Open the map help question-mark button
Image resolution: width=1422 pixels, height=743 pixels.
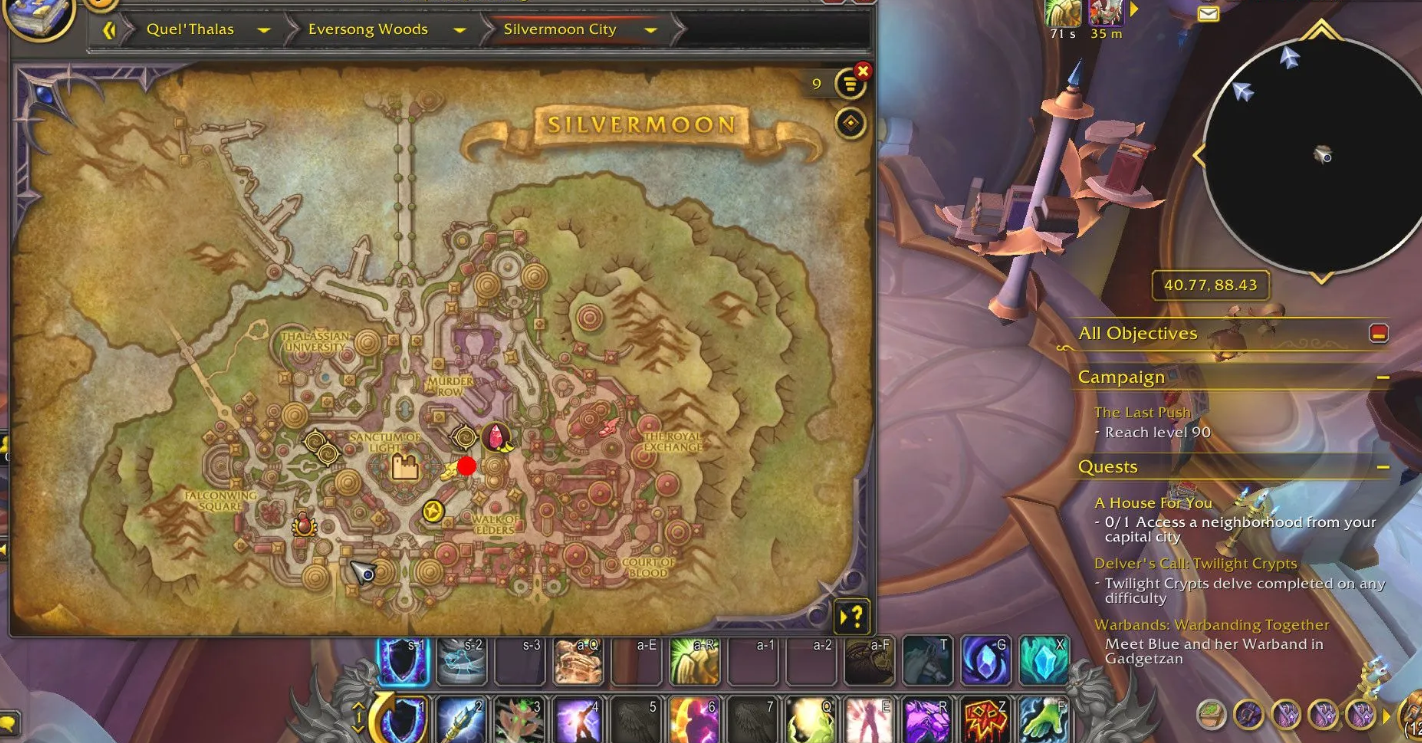(852, 616)
